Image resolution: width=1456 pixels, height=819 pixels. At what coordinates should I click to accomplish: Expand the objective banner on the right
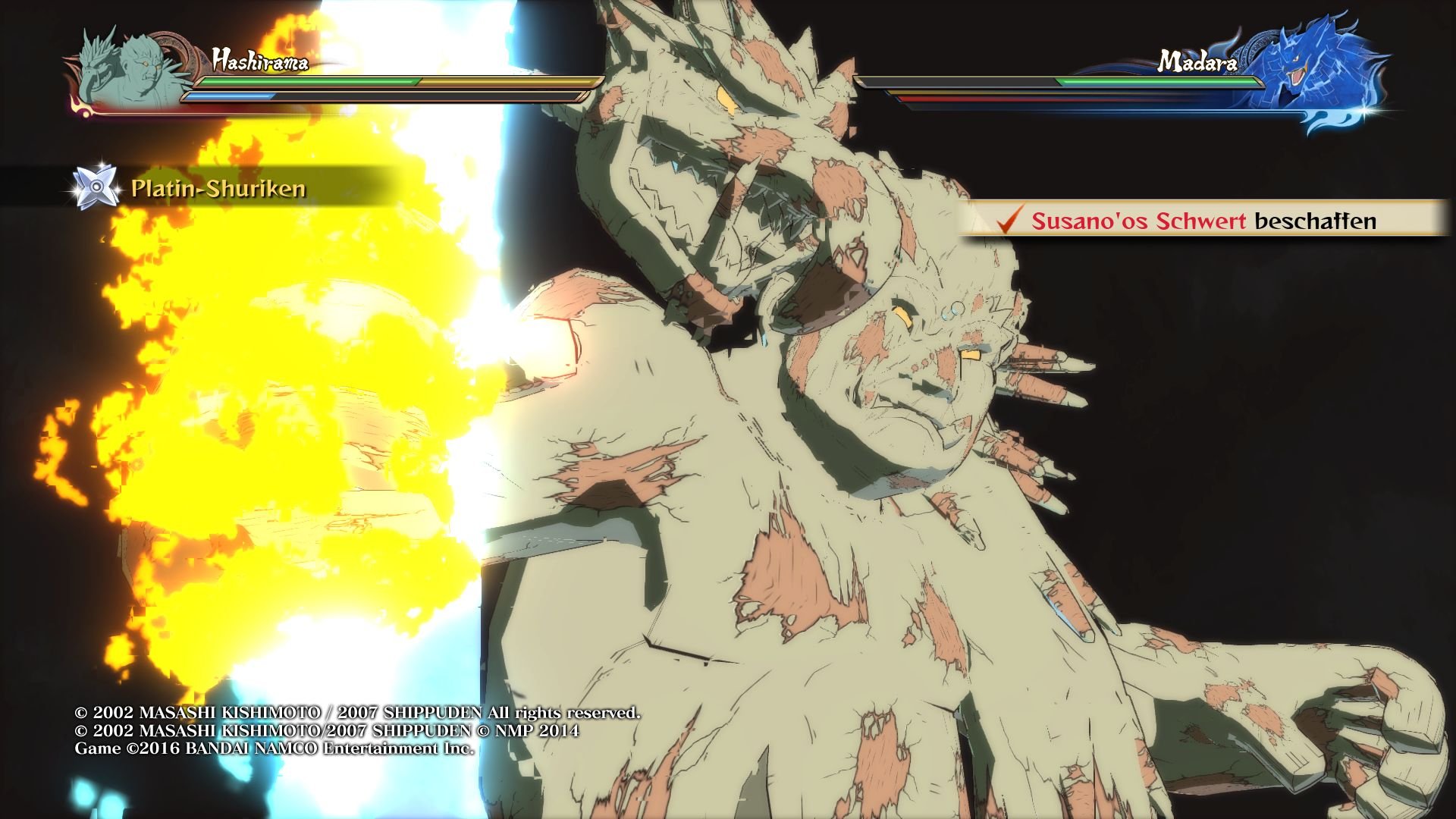tap(1206, 222)
